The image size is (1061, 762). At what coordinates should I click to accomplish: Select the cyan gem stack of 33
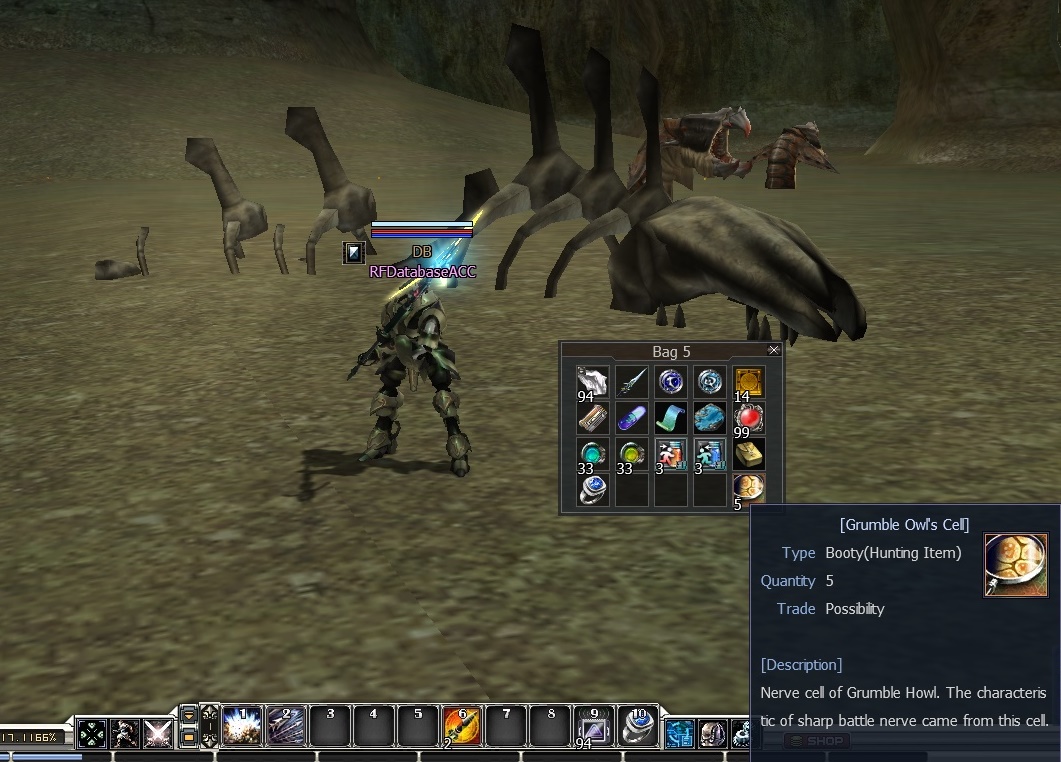(x=592, y=455)
